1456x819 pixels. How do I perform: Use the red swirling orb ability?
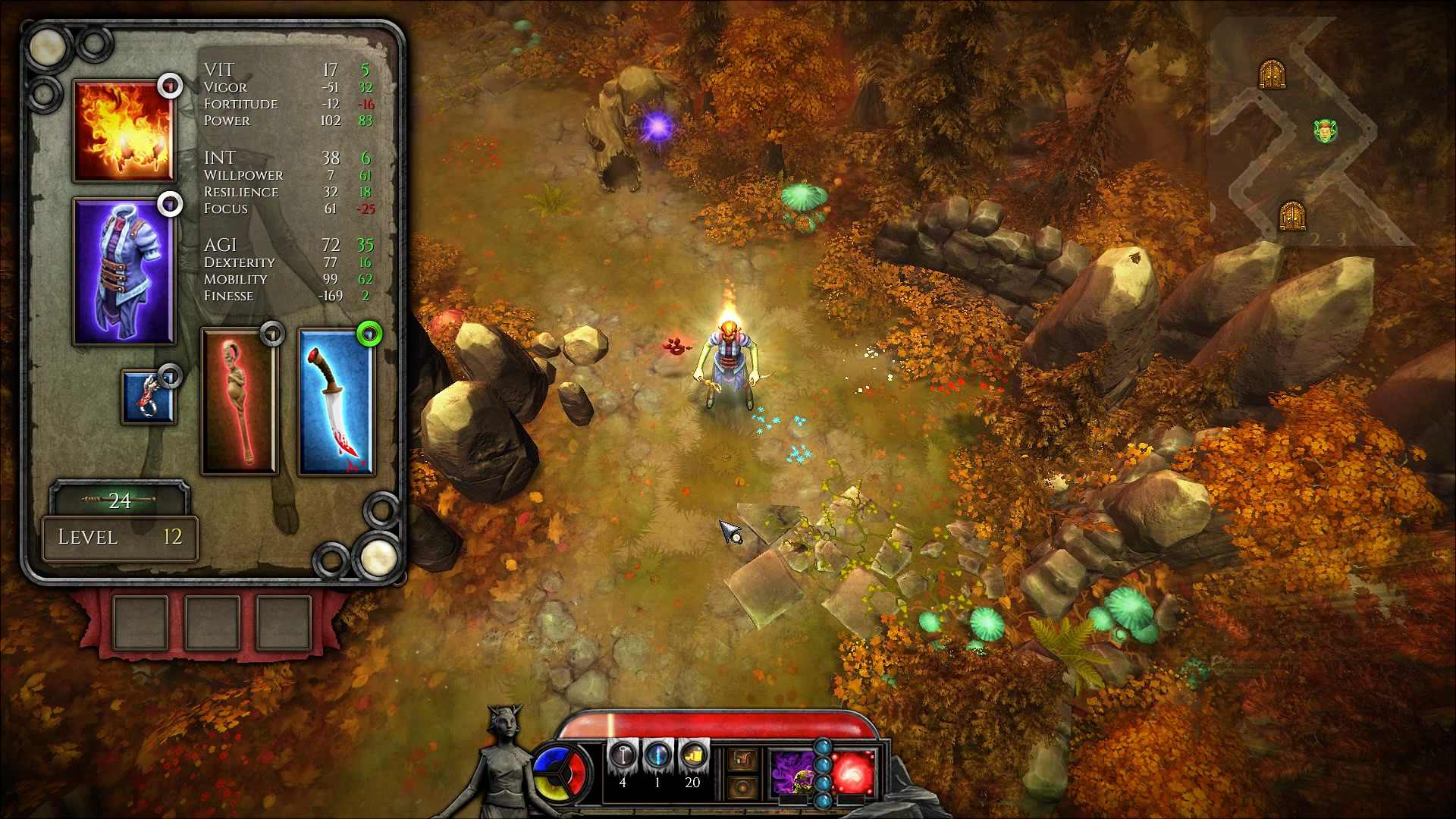(x=853, y=772)
